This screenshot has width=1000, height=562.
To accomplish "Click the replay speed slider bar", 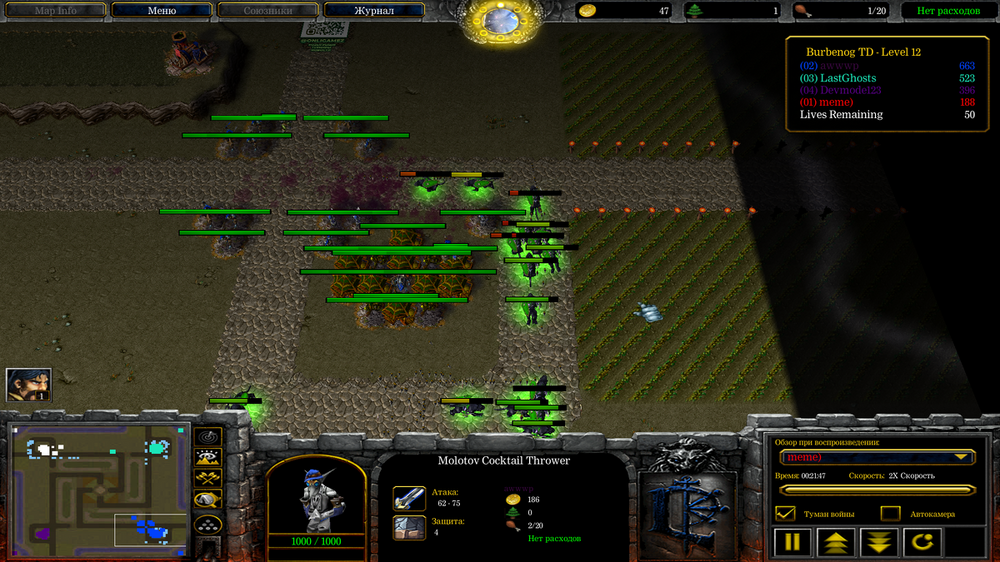I will [877, 490].
